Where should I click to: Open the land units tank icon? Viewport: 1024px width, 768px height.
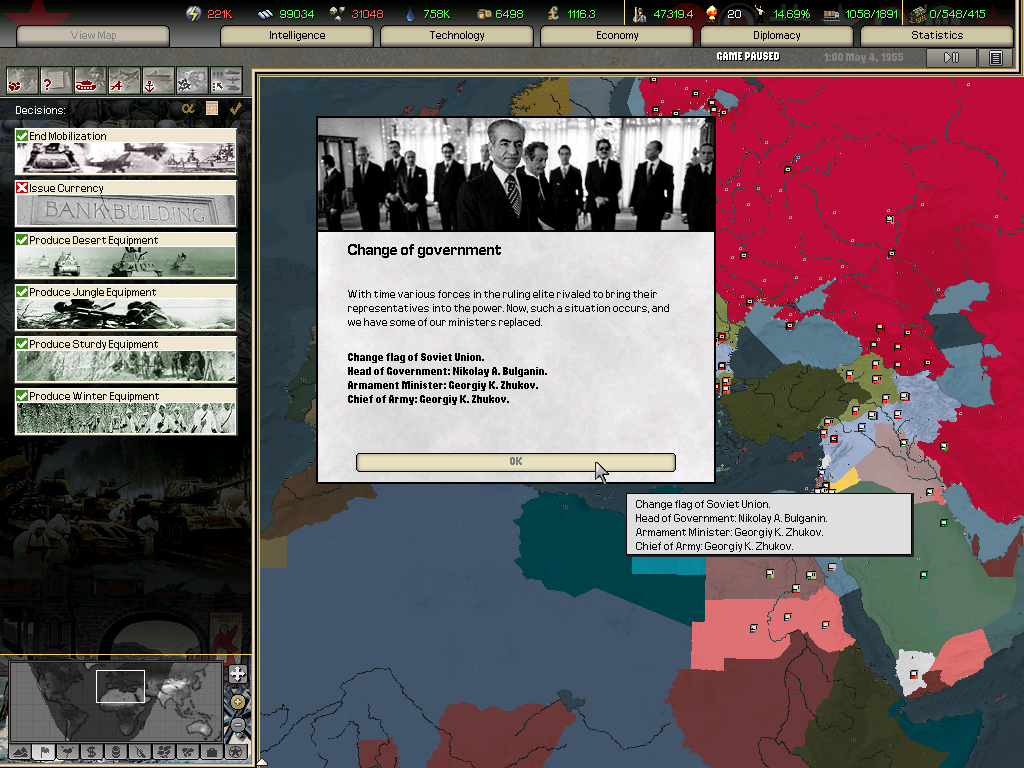90,79
